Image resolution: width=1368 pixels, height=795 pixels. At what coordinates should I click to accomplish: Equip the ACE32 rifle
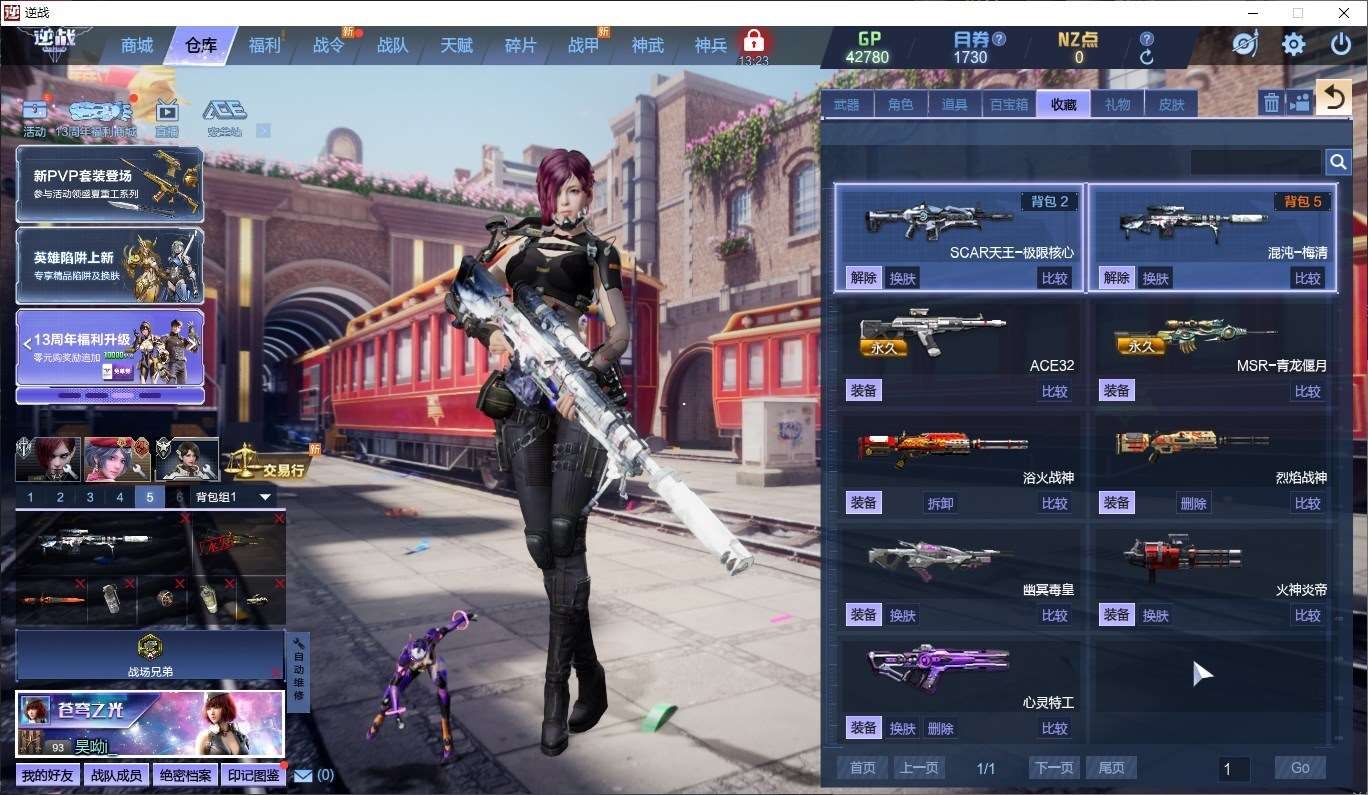(x=863, y=391)
